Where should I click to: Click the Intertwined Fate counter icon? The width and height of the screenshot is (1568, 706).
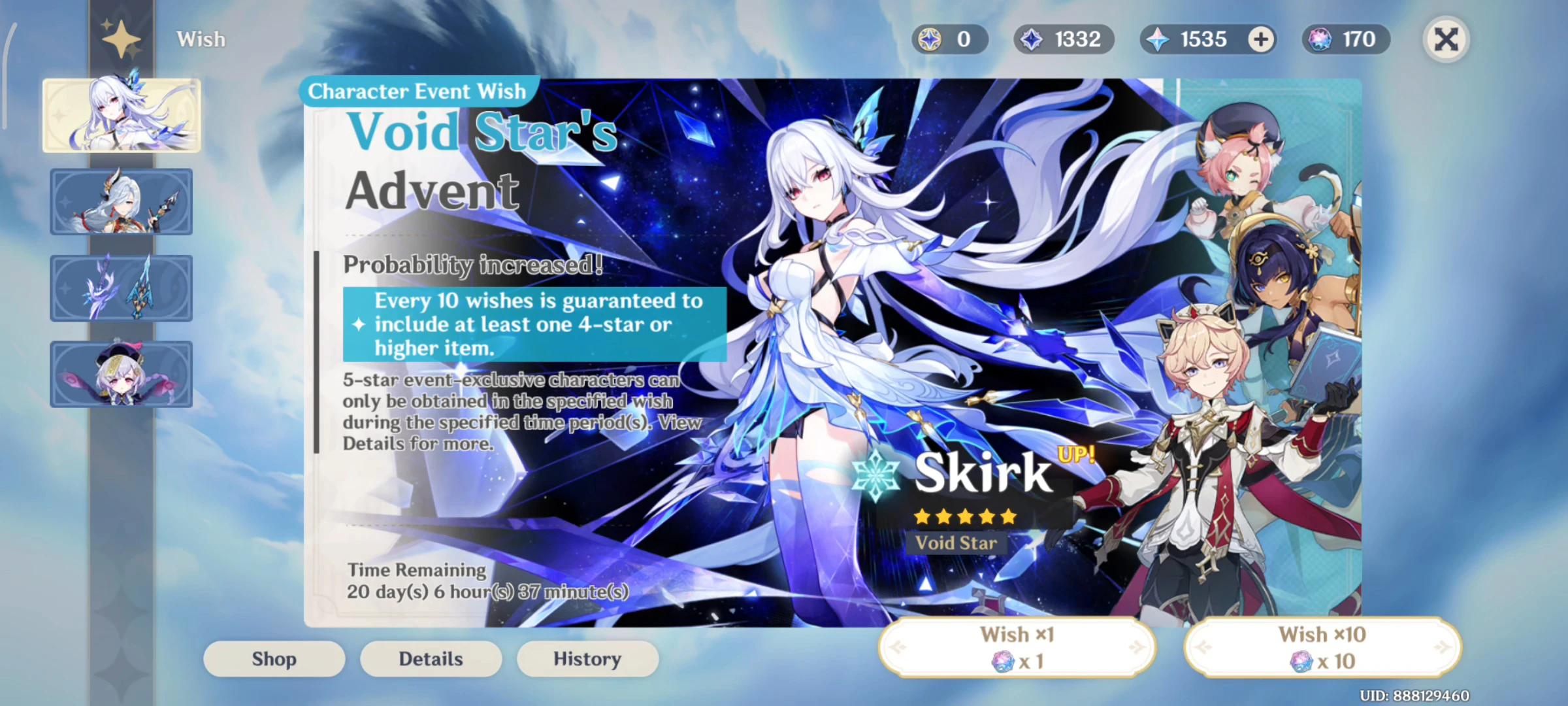click(x=1319, y=39)
